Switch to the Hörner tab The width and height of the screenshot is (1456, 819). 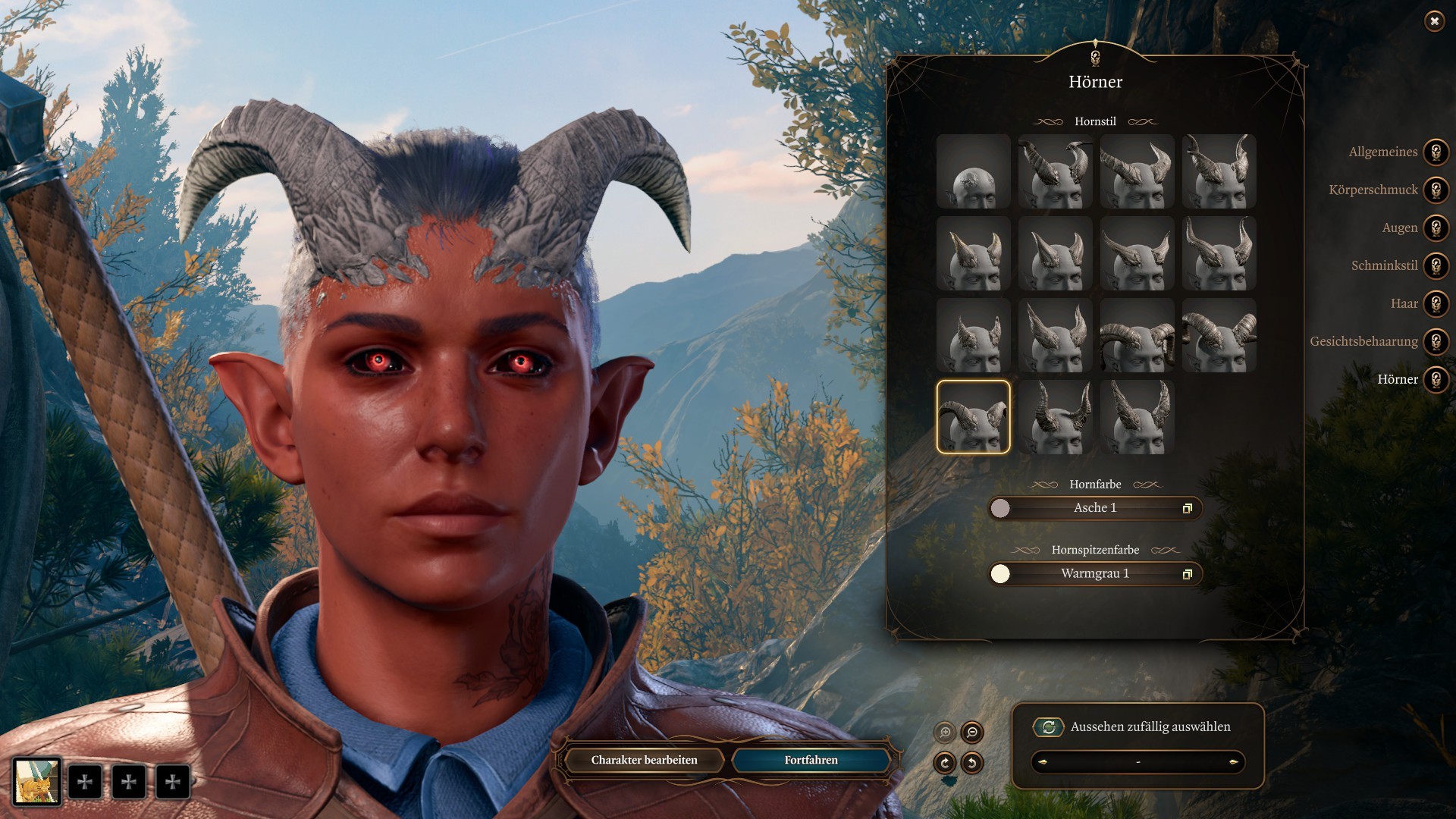(x=1436, y=379)
